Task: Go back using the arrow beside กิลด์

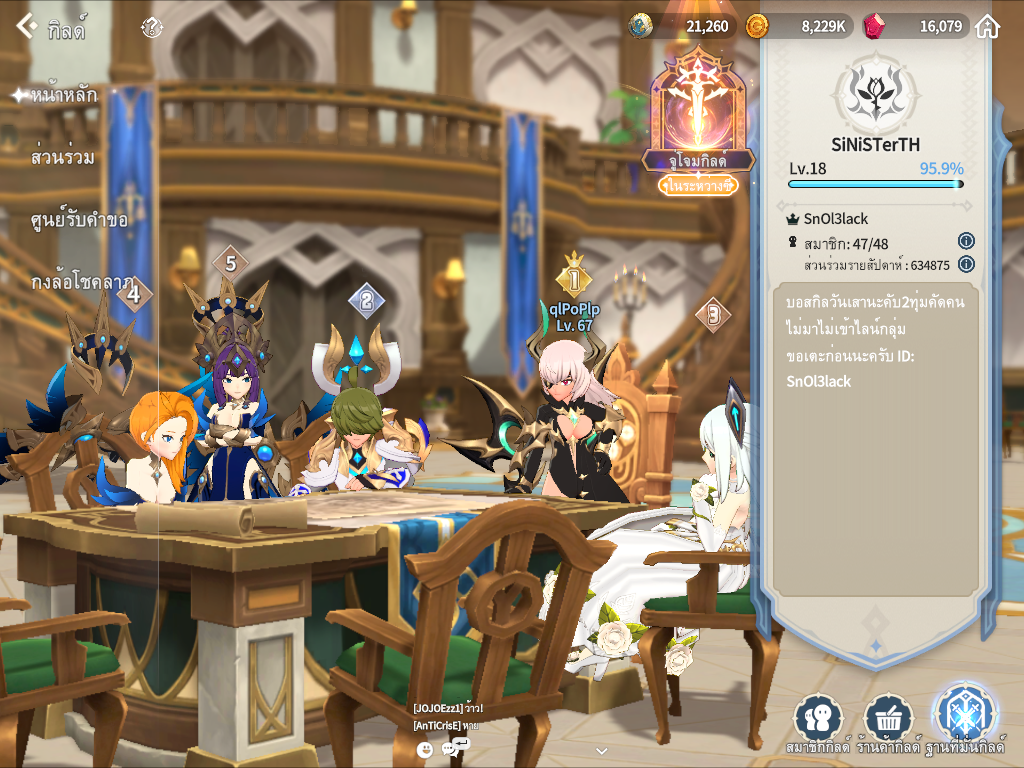Action: tap(27, 27)
